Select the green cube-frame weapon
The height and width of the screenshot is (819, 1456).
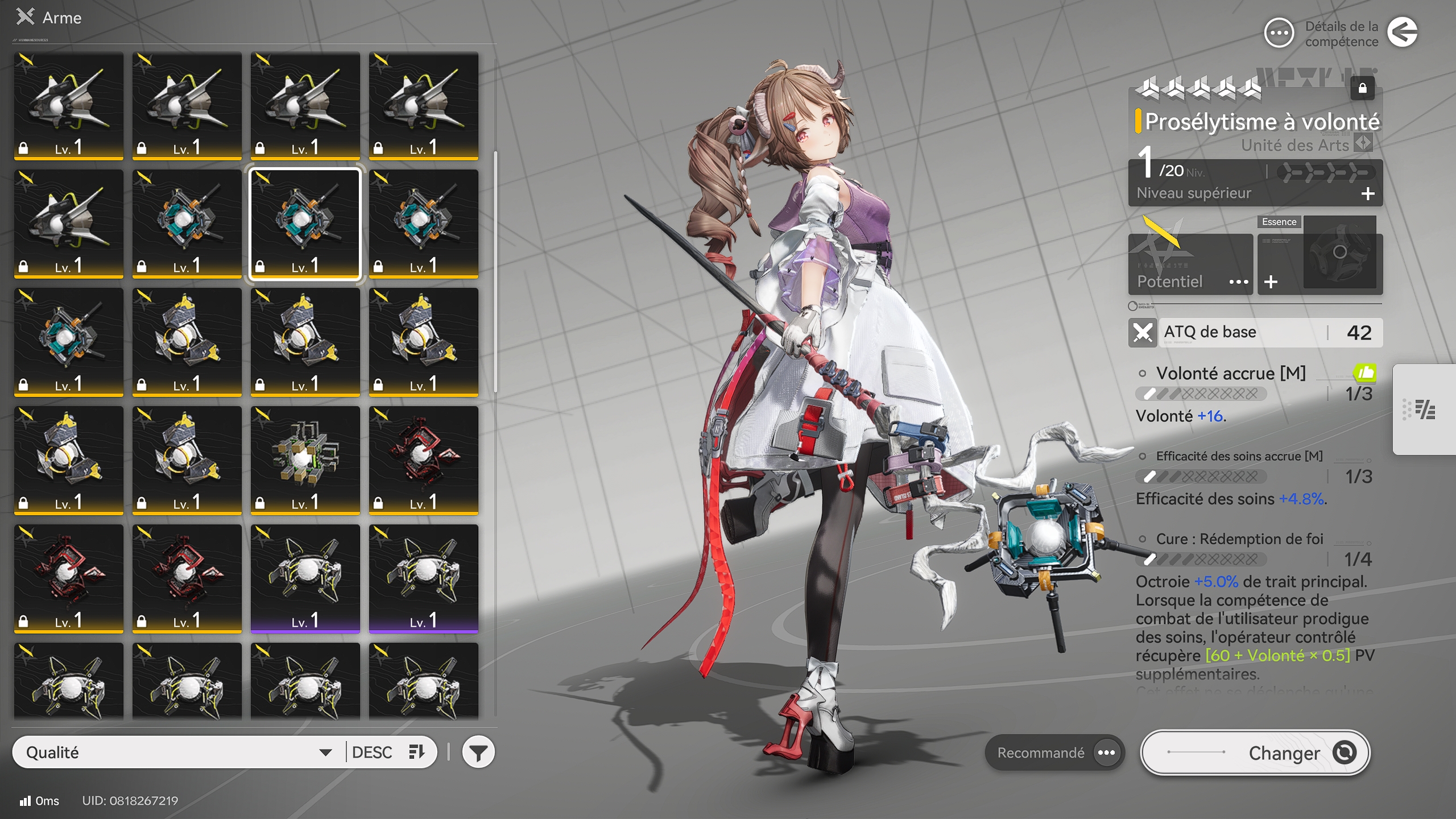(305, 460)
